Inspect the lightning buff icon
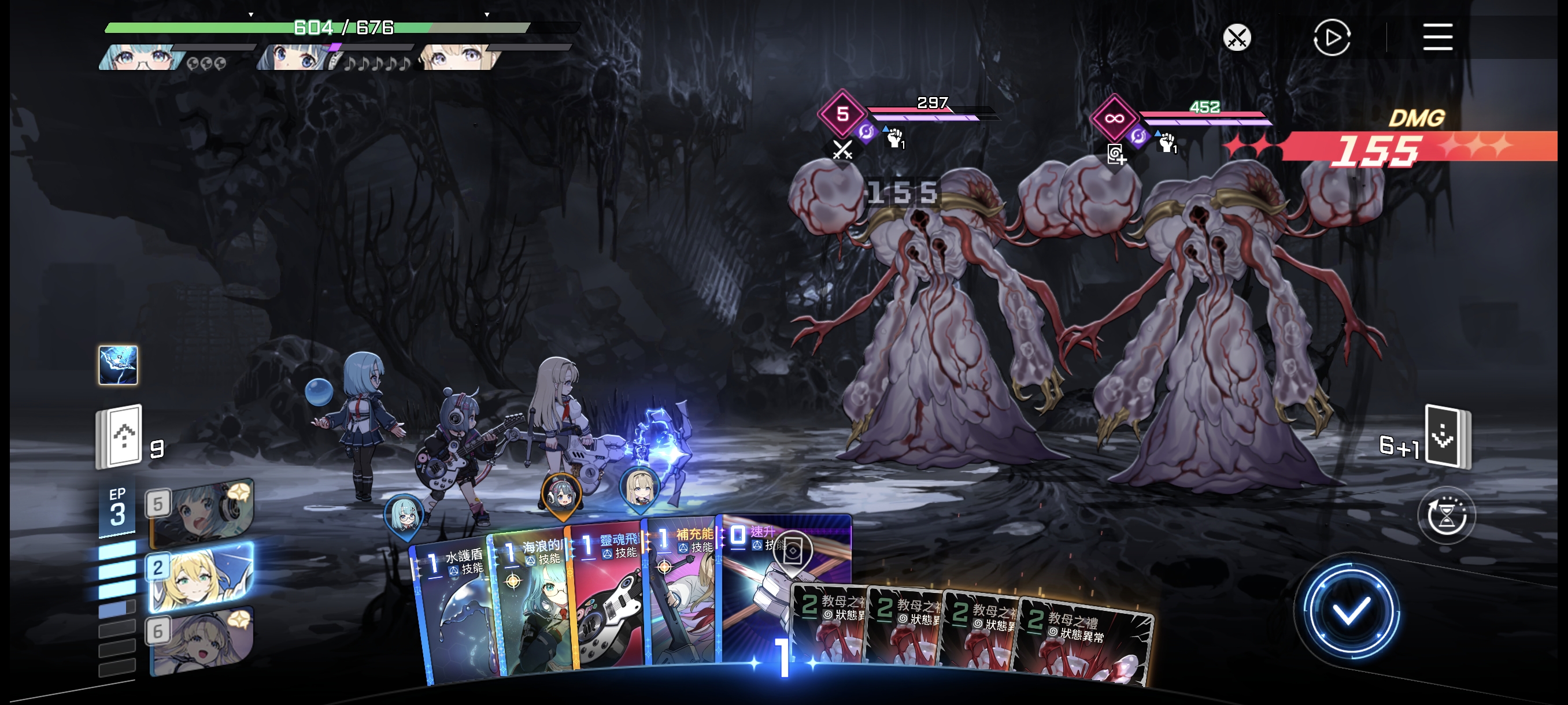This screenshot has width=1568, height=705. (118, 365)
